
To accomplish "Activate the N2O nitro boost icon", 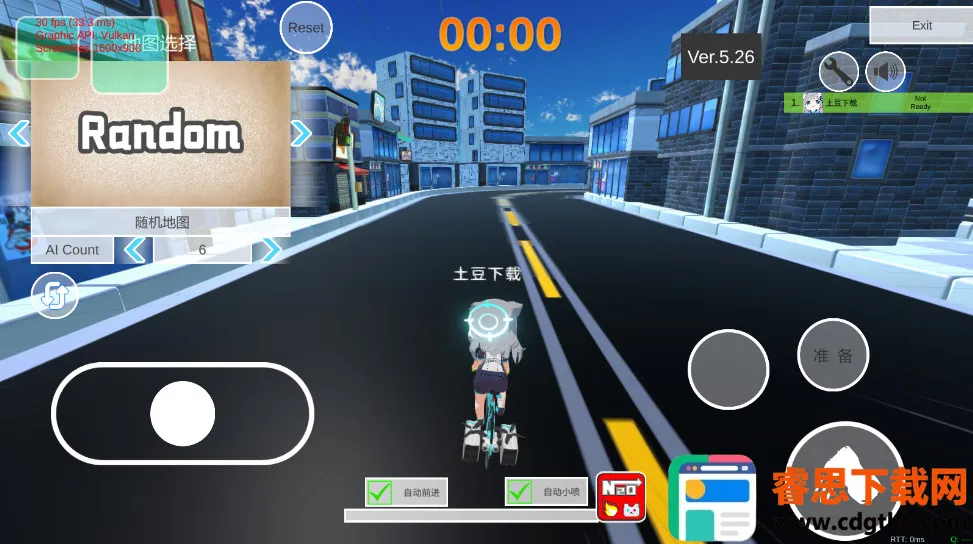I will coord(621,497).
